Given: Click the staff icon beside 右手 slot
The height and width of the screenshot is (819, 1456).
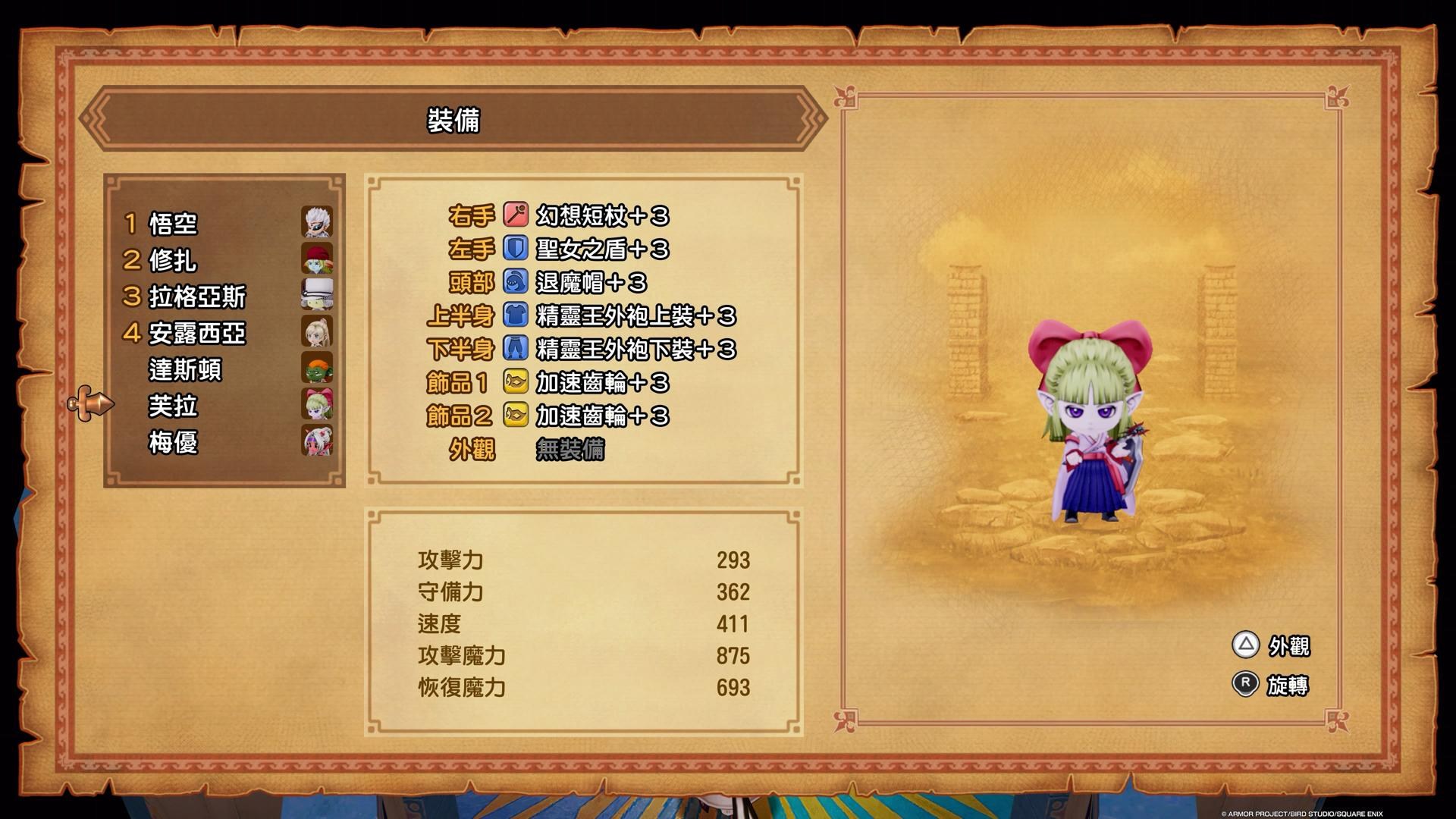Looking at the screenshot, I should 514,216.
